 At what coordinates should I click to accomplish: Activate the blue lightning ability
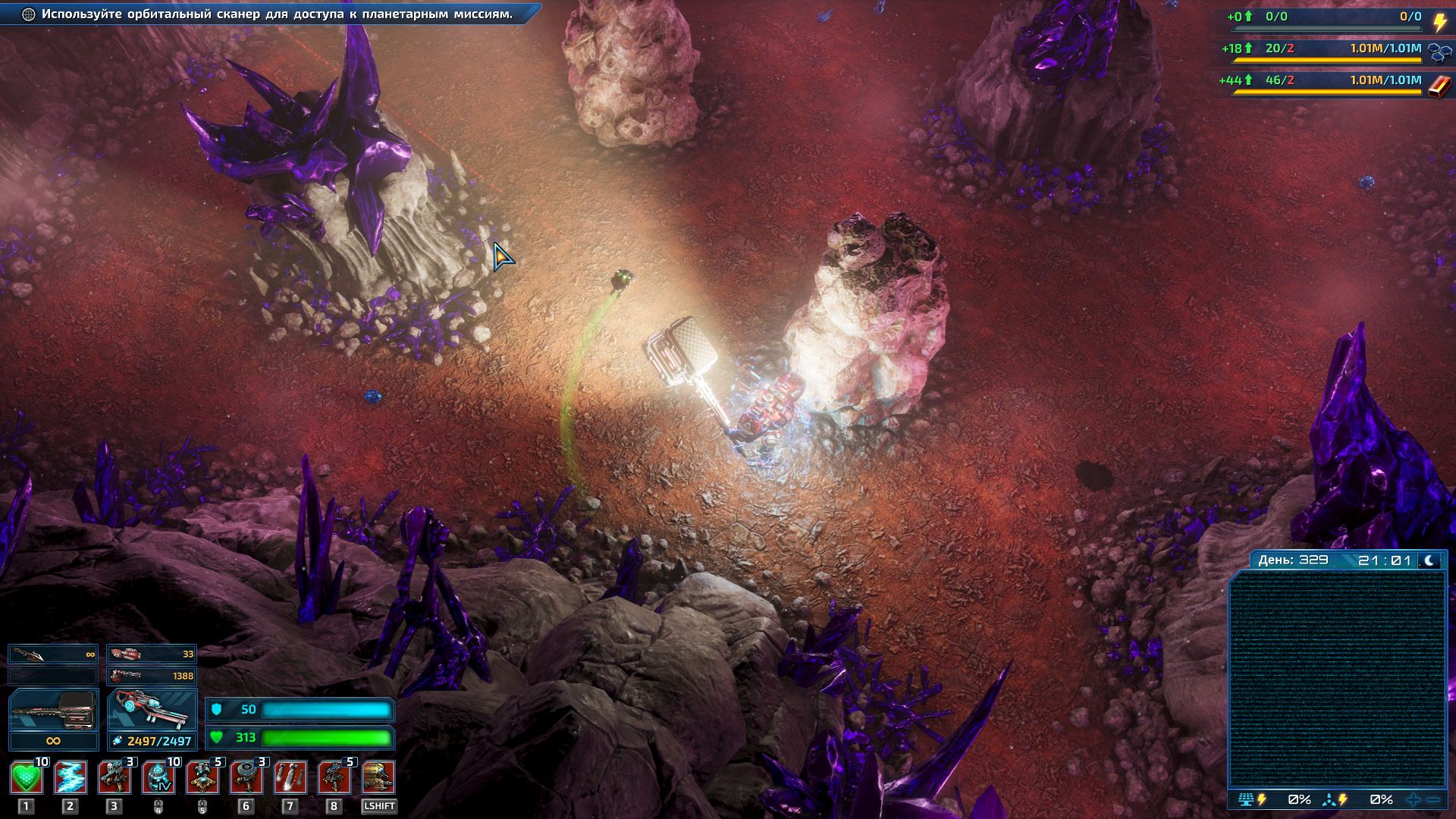71,778
